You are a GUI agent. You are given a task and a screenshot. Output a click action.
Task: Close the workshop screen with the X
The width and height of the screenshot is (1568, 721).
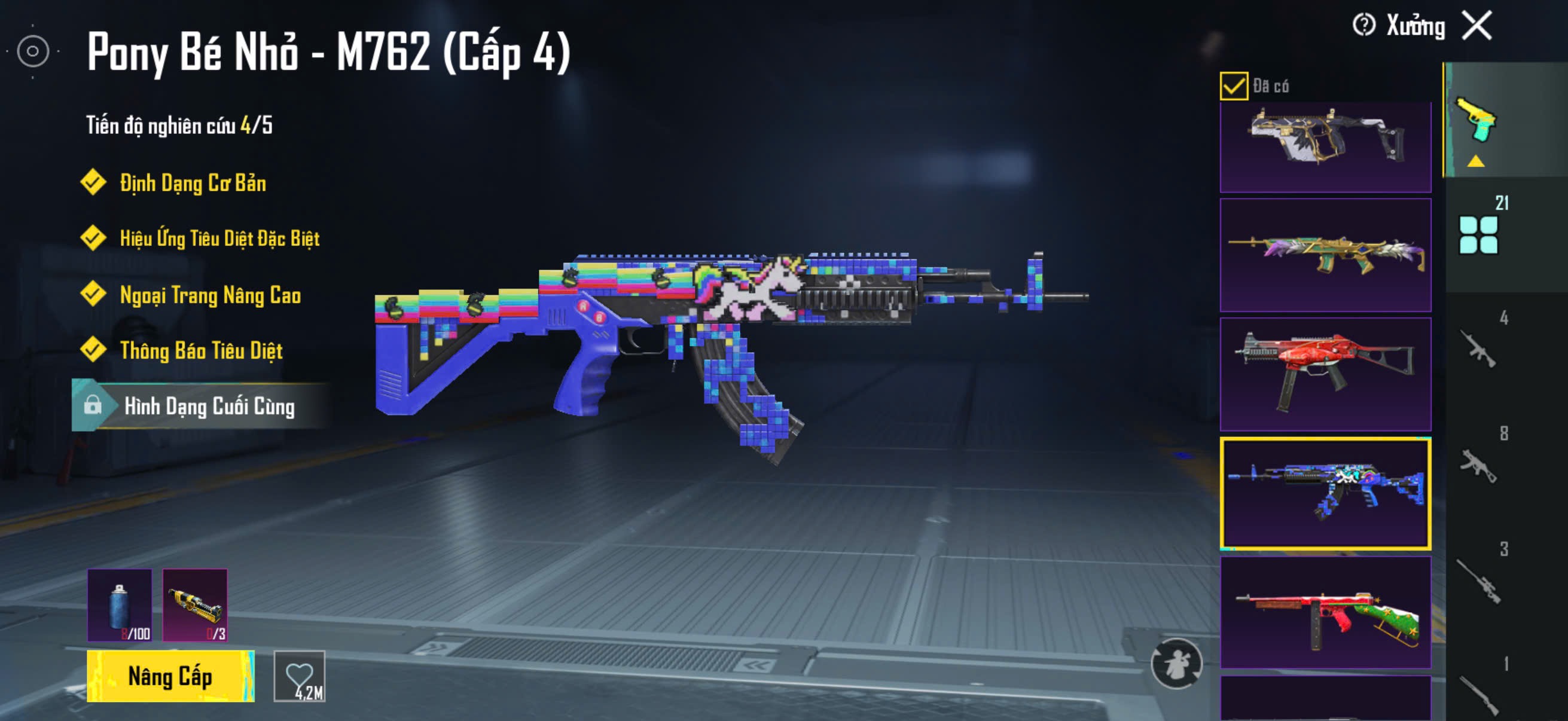point(1477,26)
